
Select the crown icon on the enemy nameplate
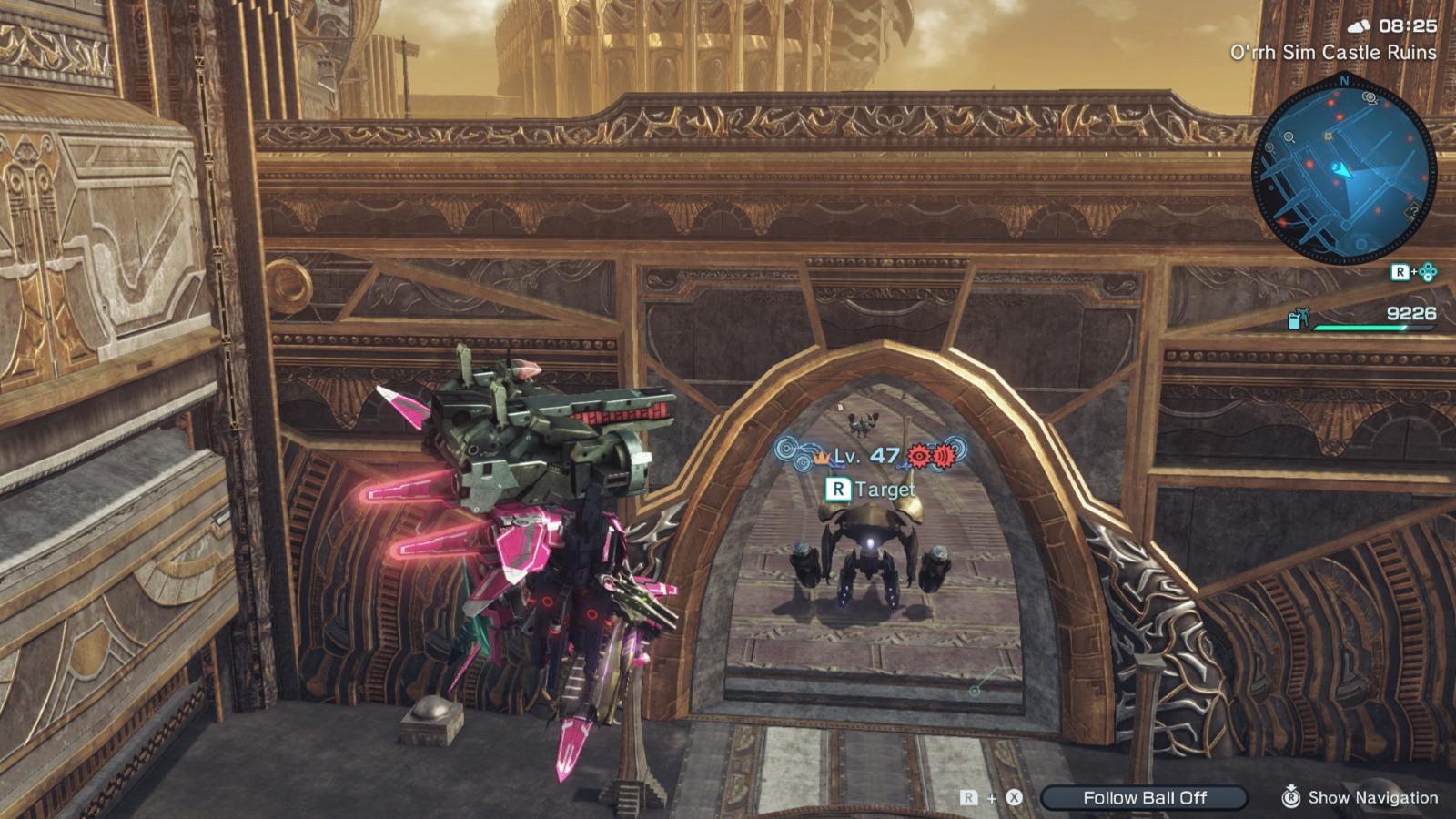pyautogui.click(x=821, y=459)
